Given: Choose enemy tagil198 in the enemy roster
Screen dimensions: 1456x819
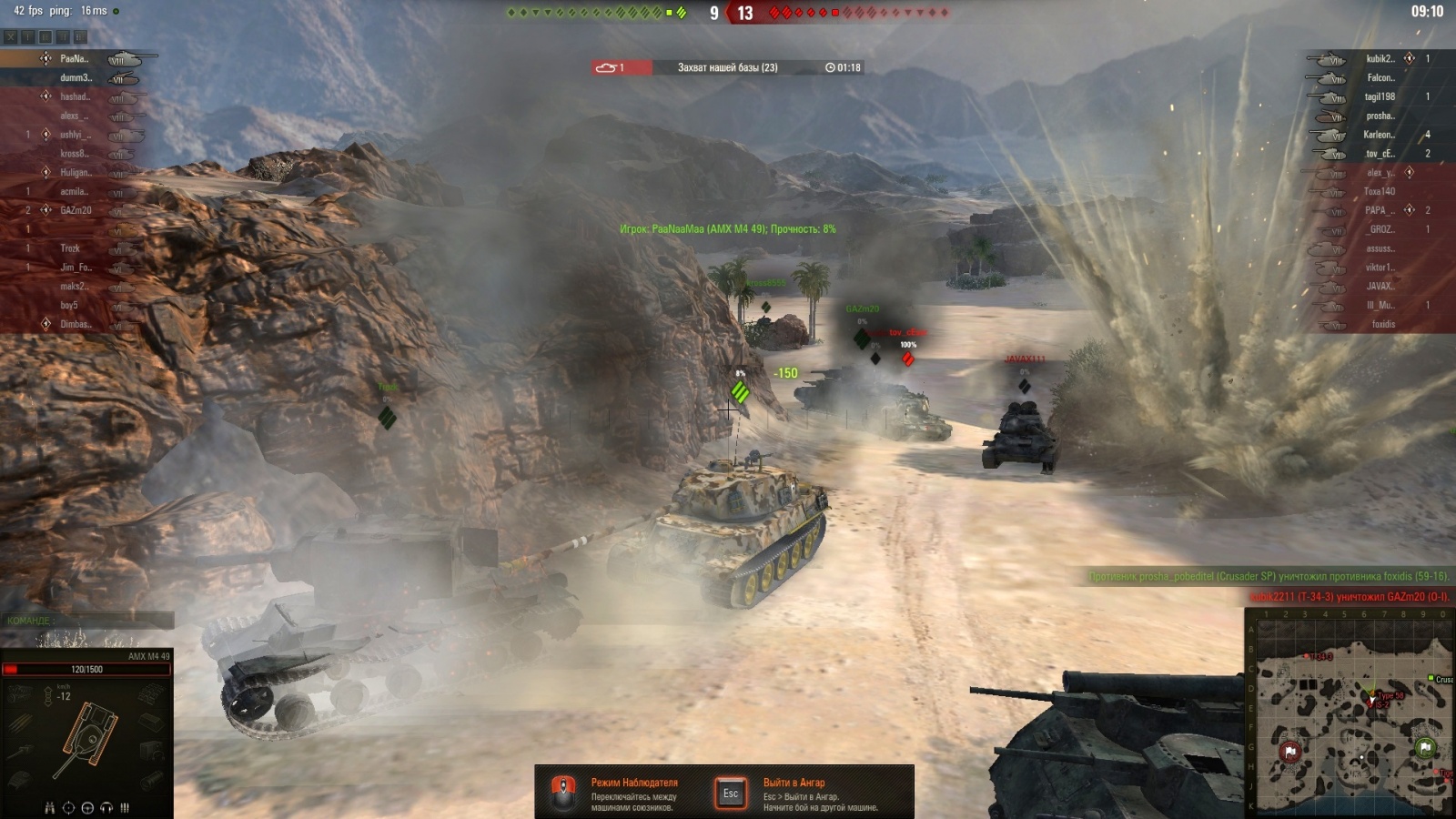Looking at the screenshot, I should (x=1380, y=96).
